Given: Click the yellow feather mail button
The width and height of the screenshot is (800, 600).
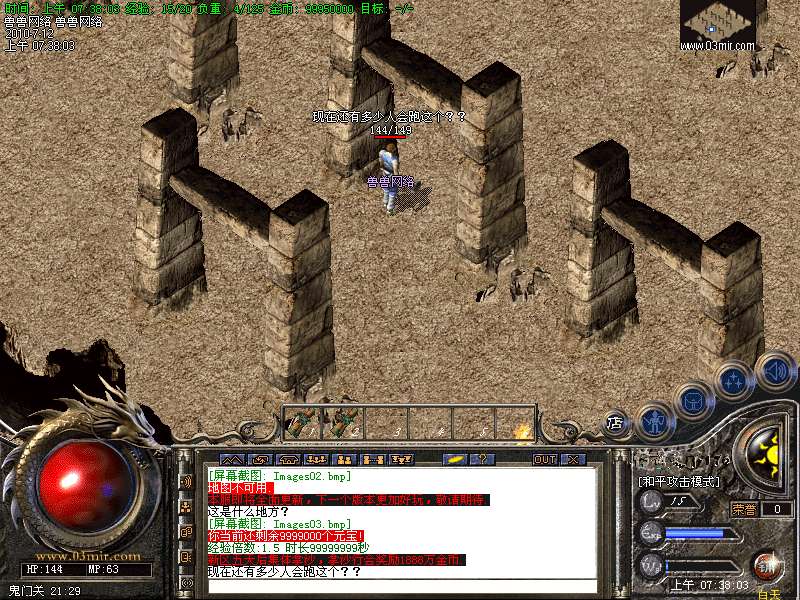Looking at the screenshot, I should [x=454, y=459].
